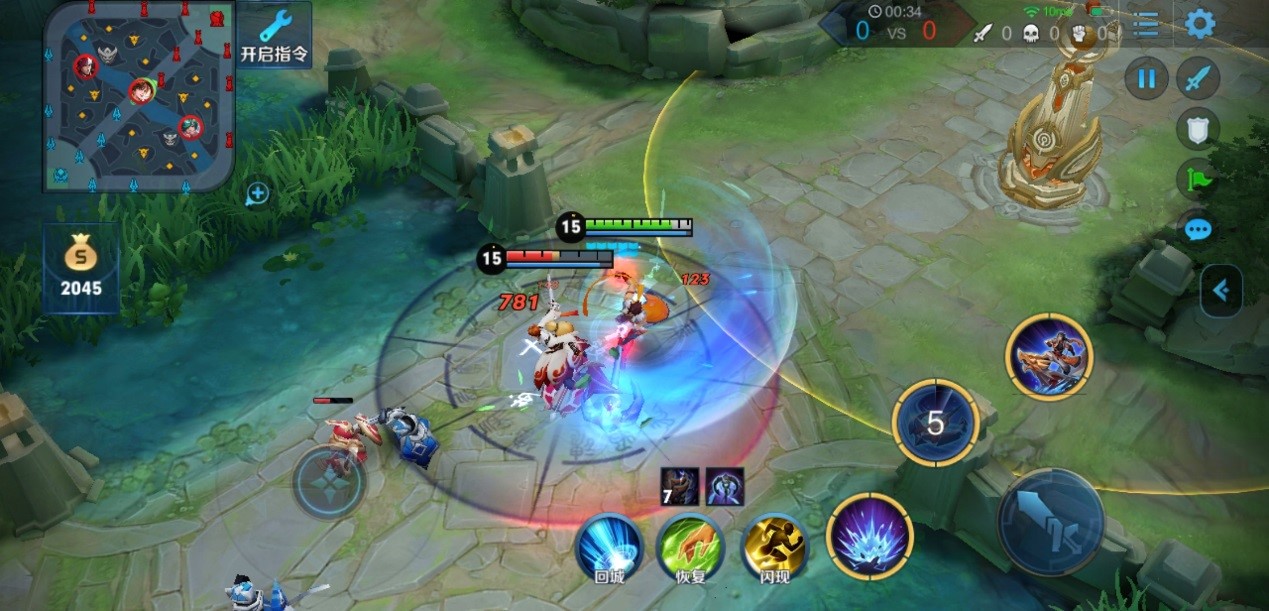This screenshot has width=1269, height=611.
Task: Click the magnifier icon beside the minimap
Action: (257, 194)
